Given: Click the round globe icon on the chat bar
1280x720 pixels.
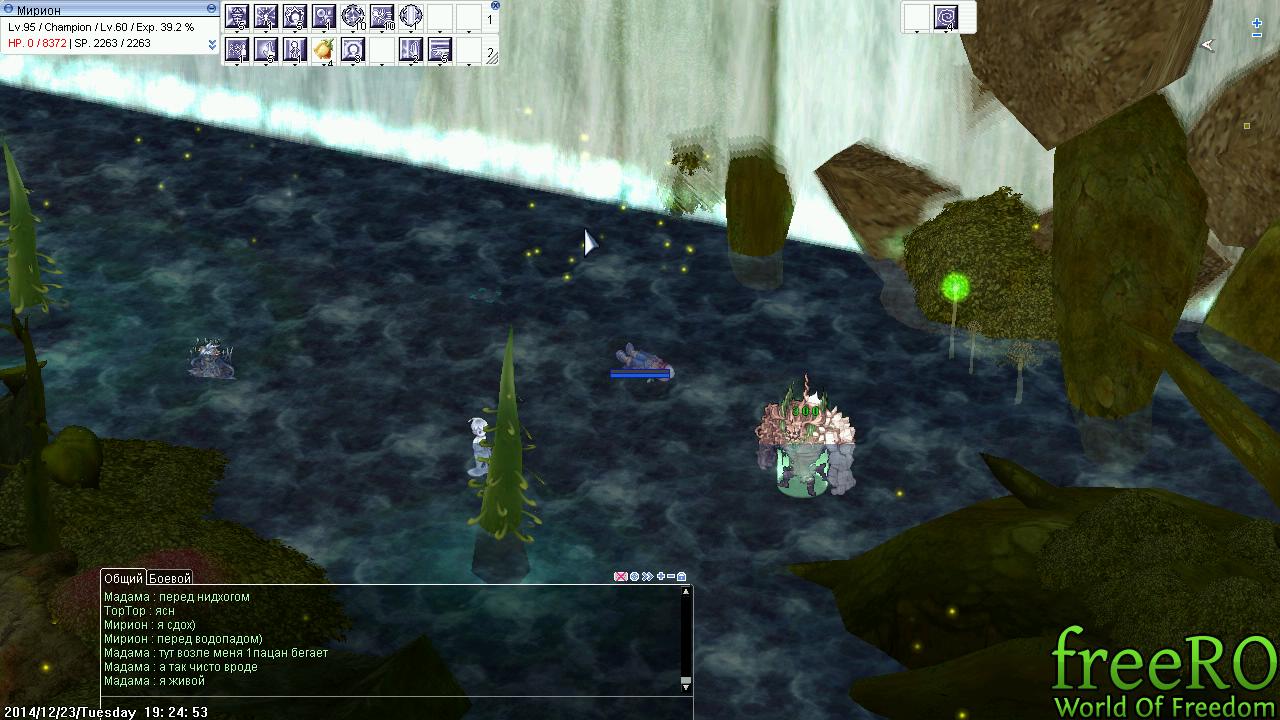Looking at the screenshot, I should pyautogui.click(x=634, y=577).
